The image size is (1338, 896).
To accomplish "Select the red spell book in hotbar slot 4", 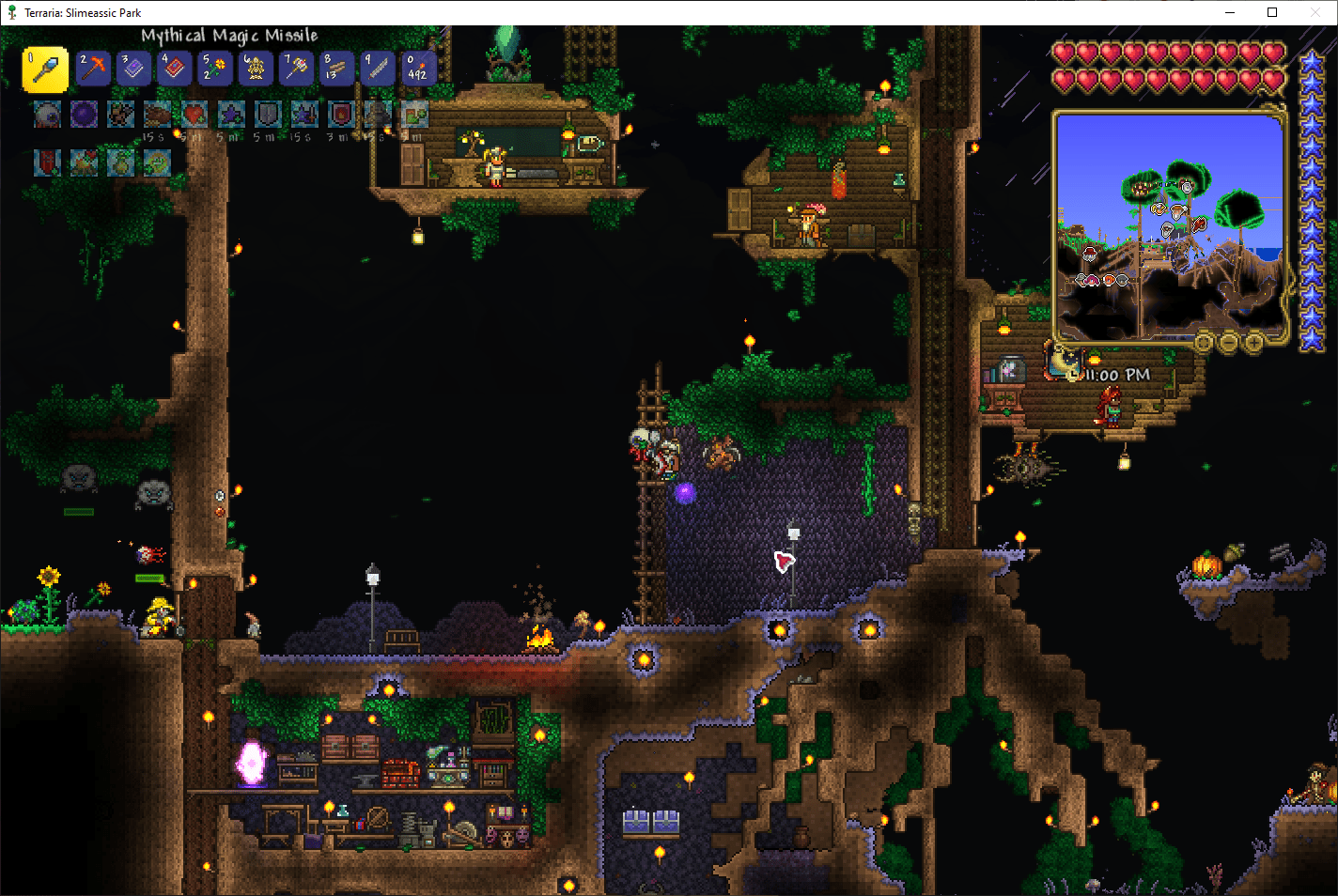I will click(173, 69).
